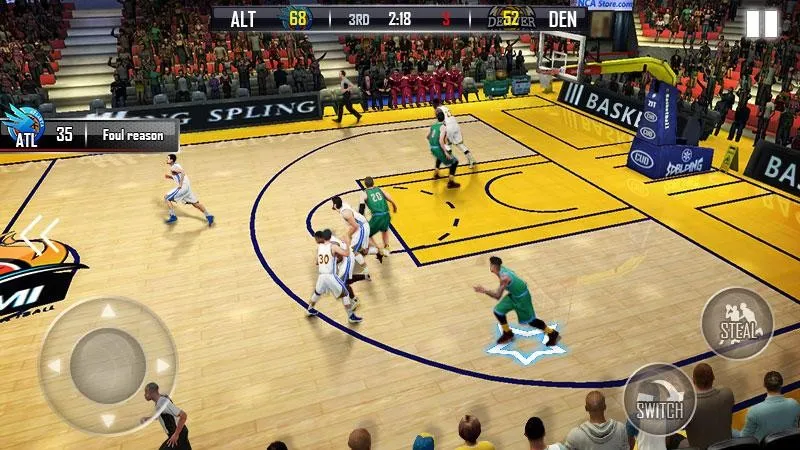Tap the SWITCH player button
The image size is (800, 450).
pos(659,399)
